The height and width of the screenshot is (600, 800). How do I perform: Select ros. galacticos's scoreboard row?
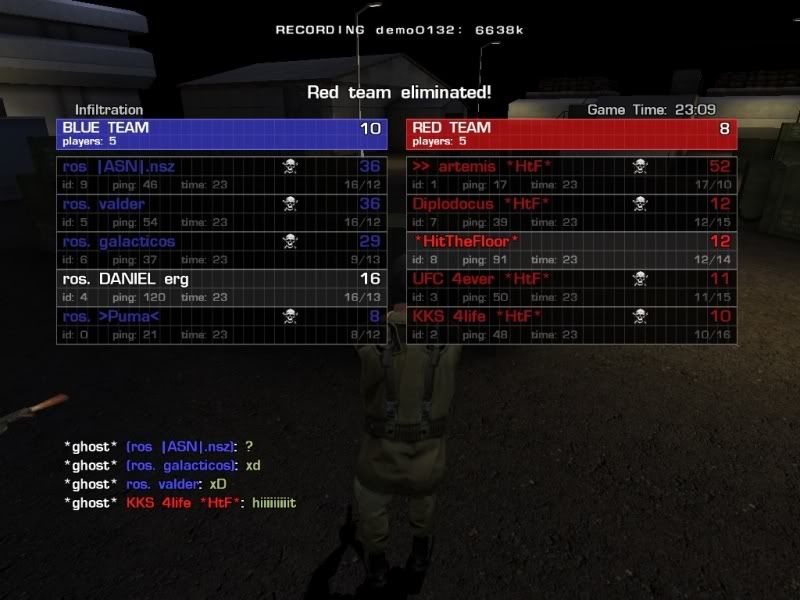(x=222, y=250)
